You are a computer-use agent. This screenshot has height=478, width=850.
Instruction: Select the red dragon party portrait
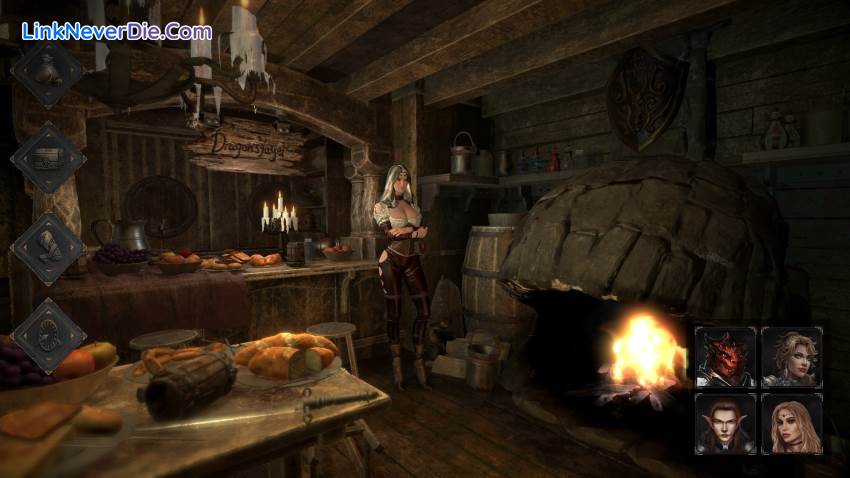pos(725,356)
